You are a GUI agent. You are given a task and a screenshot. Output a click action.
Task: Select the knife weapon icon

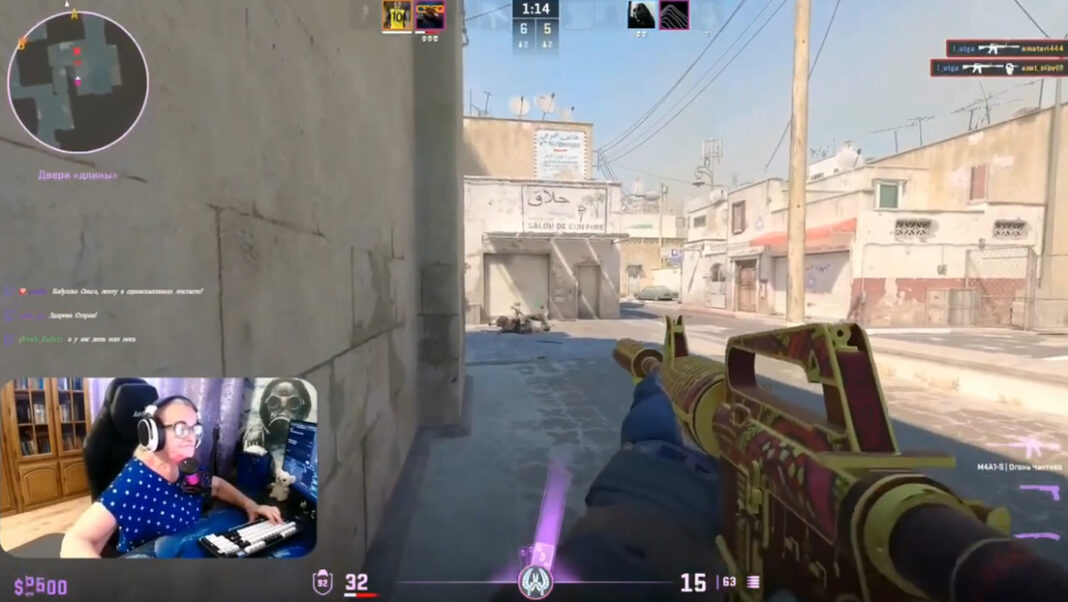pos(1040,535)
